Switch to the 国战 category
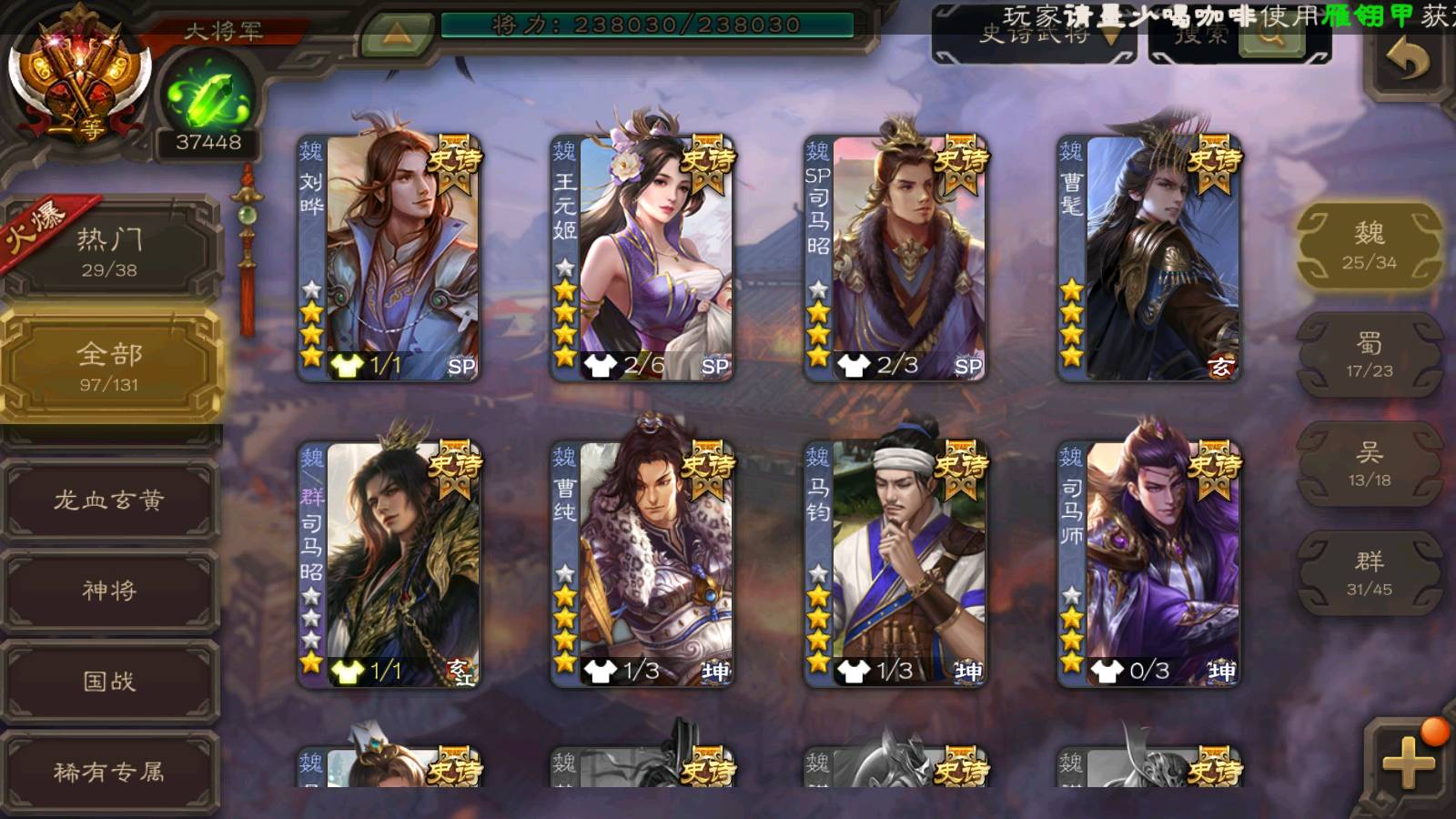 110,682
